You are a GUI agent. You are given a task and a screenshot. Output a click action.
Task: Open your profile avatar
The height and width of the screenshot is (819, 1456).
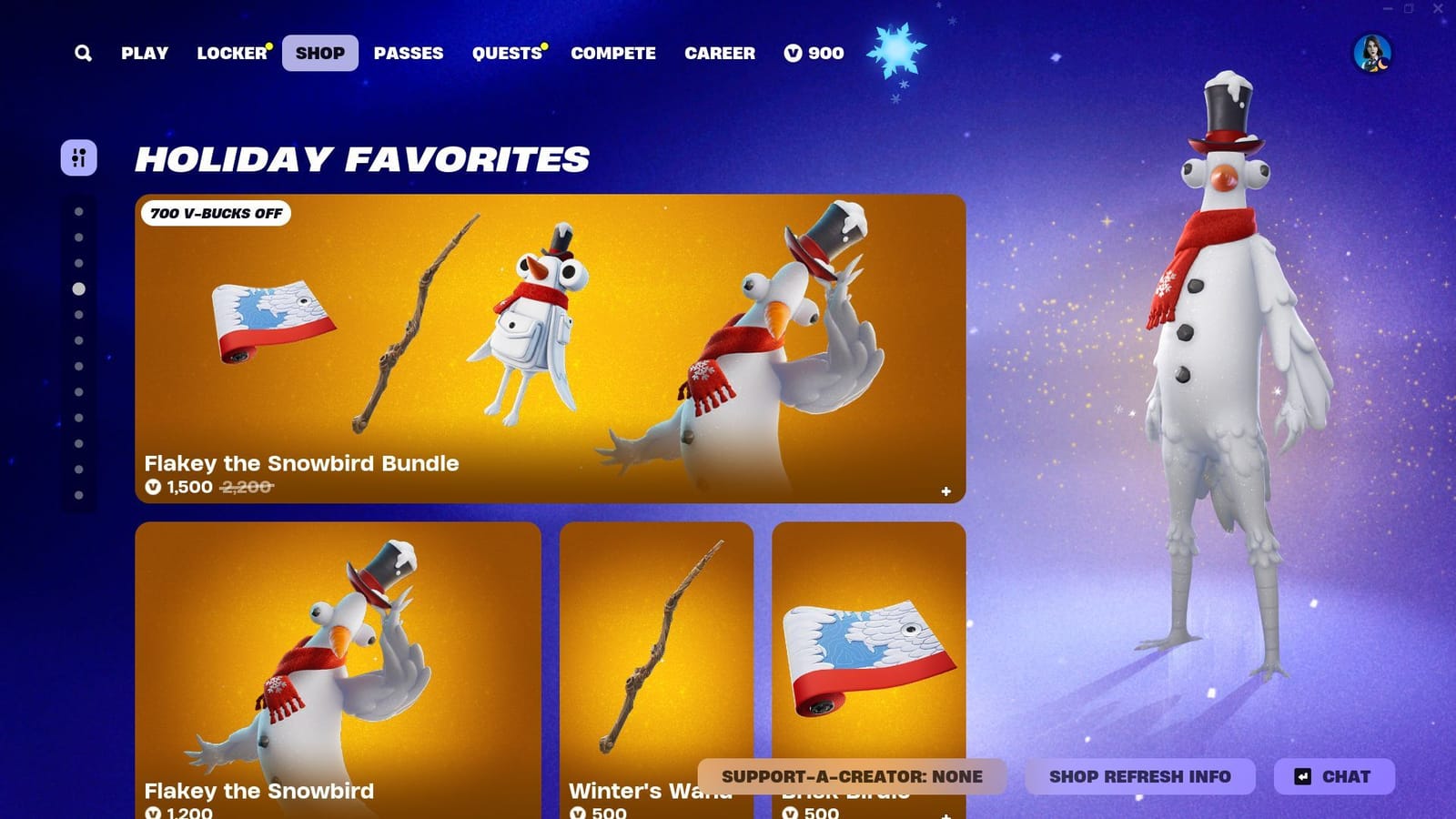1372,53
